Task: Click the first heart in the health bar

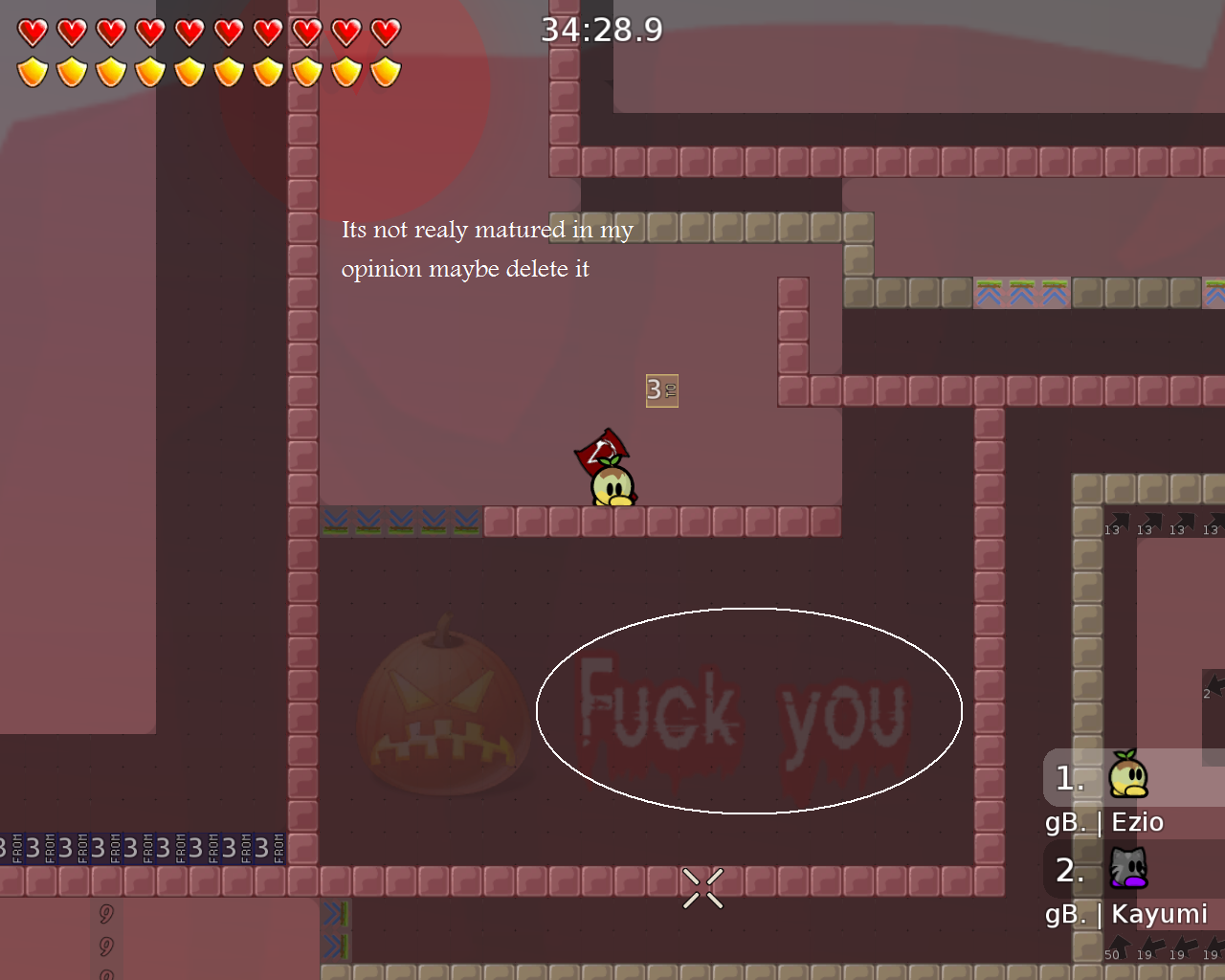Action: [32, 30]
